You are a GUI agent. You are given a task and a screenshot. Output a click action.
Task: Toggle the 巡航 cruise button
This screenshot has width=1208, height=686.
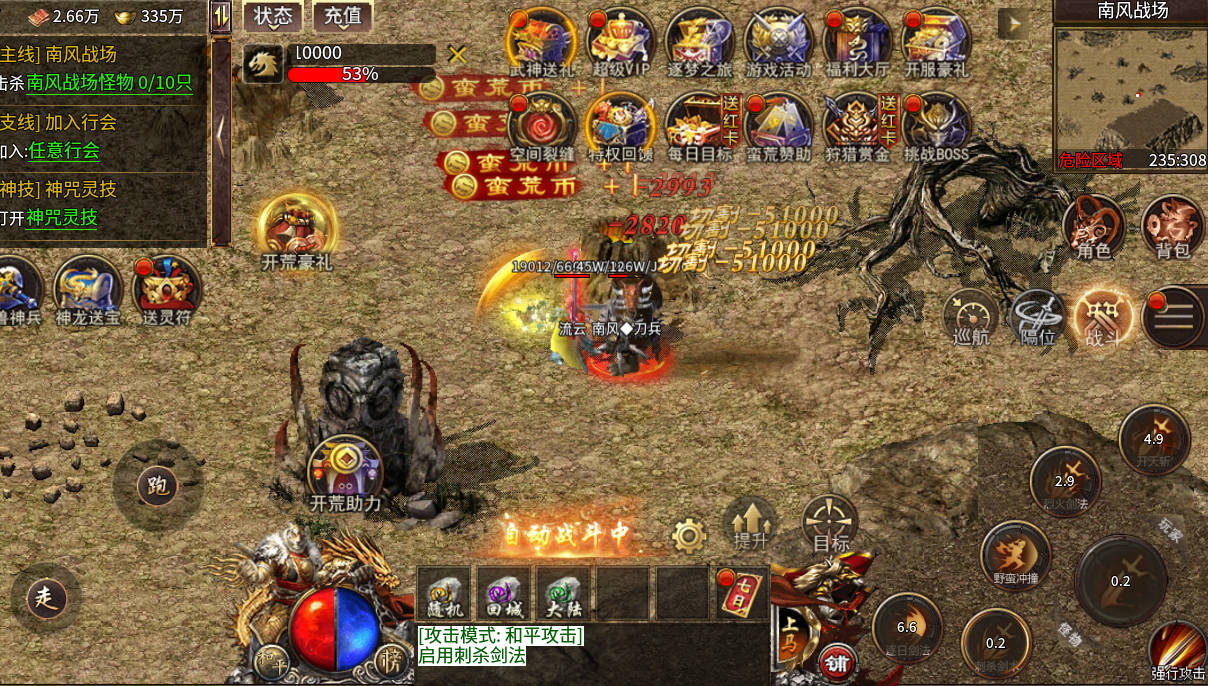[x=970, y=318]
